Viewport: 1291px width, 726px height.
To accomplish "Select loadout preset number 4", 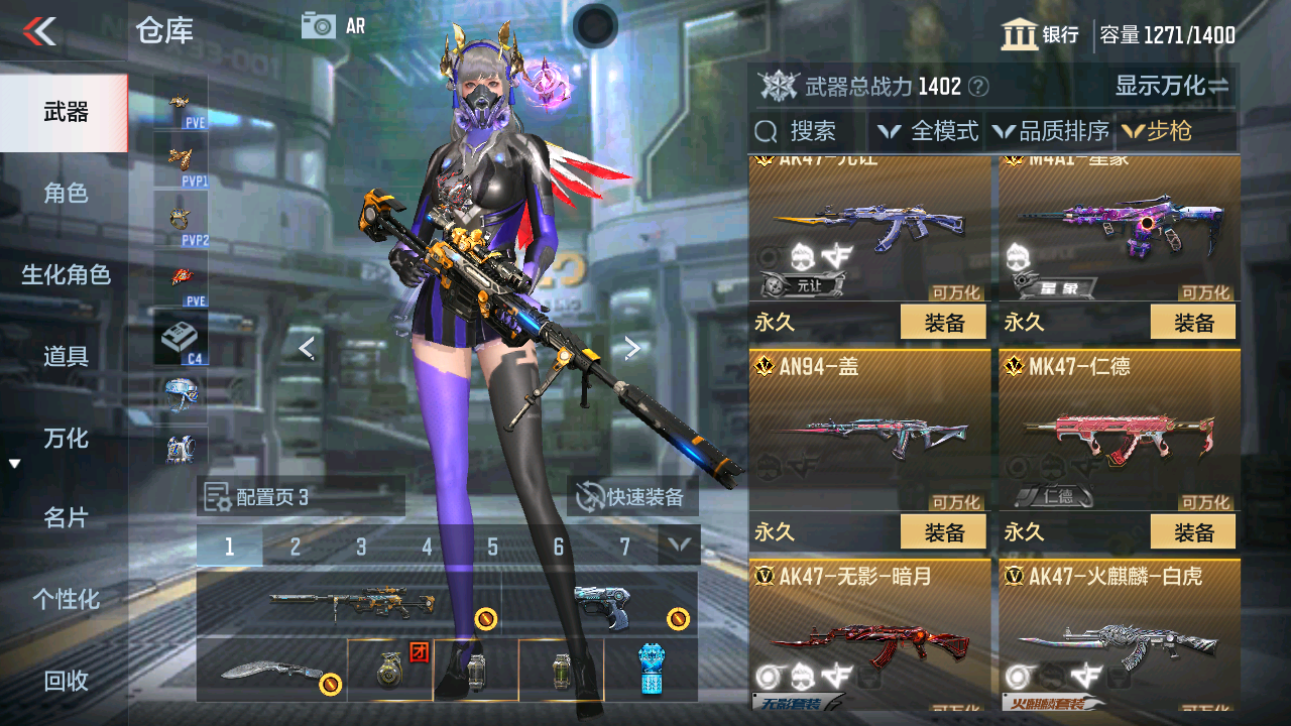I will [426, 546].
